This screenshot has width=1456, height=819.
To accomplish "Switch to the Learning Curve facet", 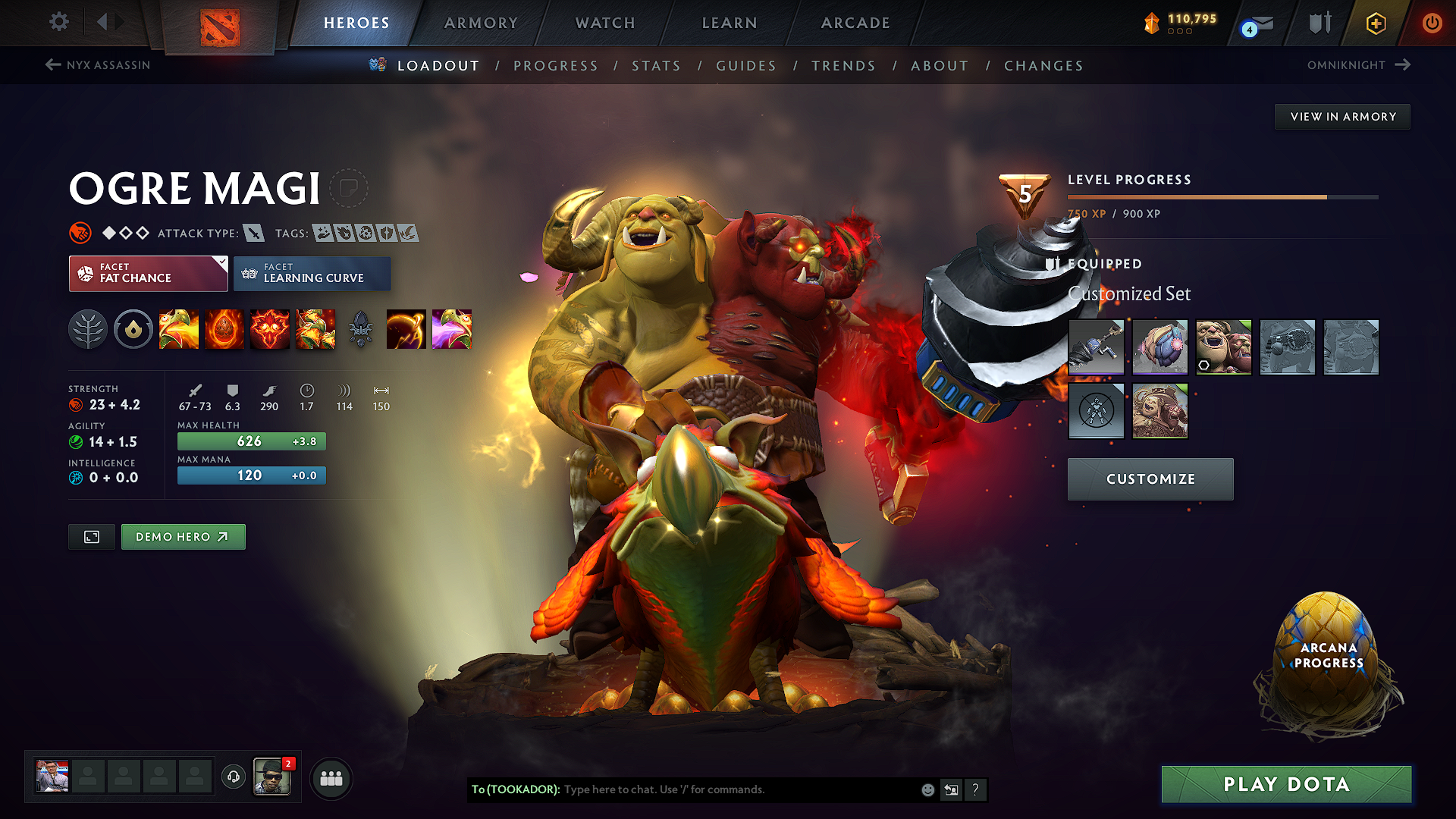I will click(x=312, y=273).
